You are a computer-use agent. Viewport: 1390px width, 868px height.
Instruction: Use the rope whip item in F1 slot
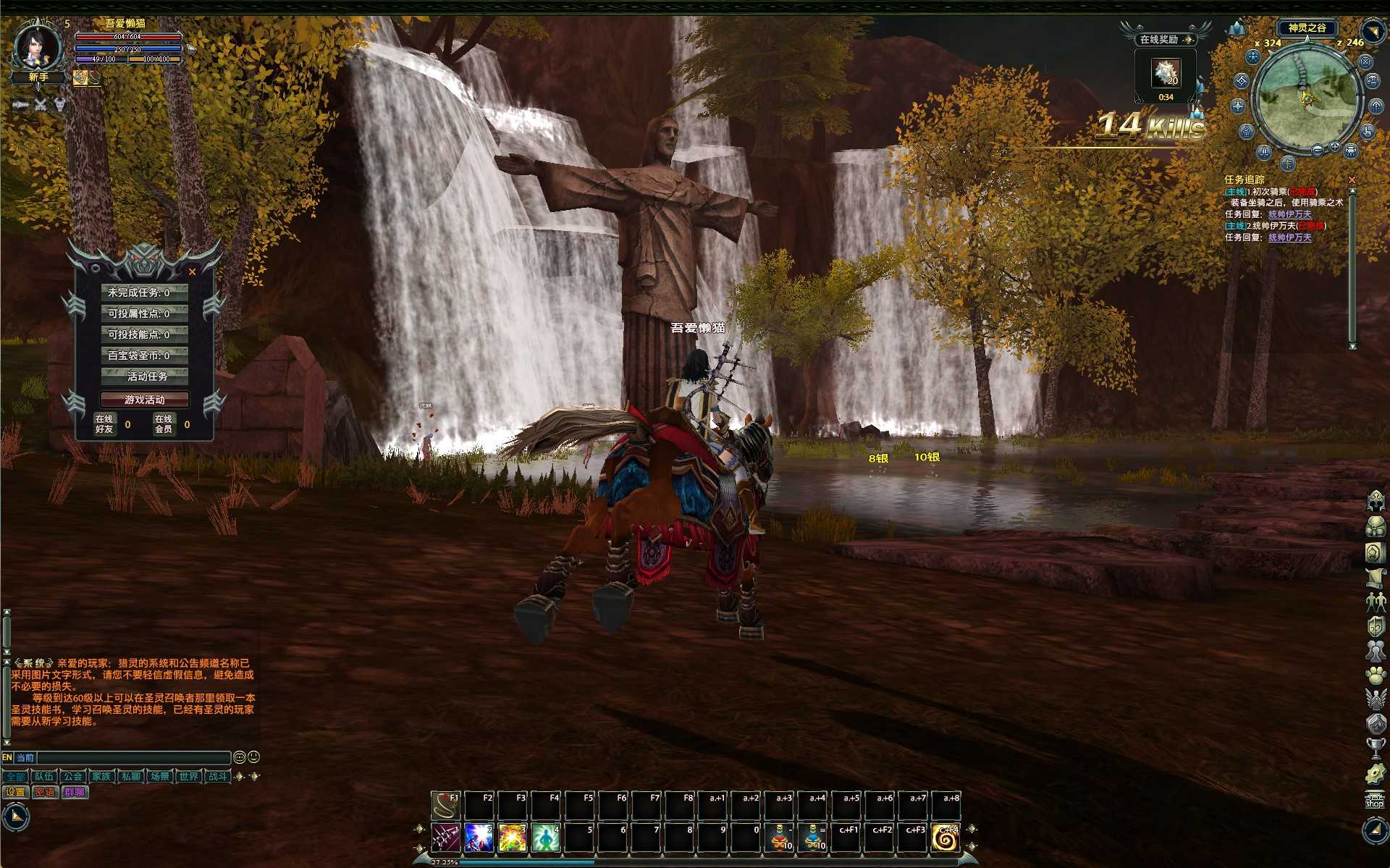point(445,804)
